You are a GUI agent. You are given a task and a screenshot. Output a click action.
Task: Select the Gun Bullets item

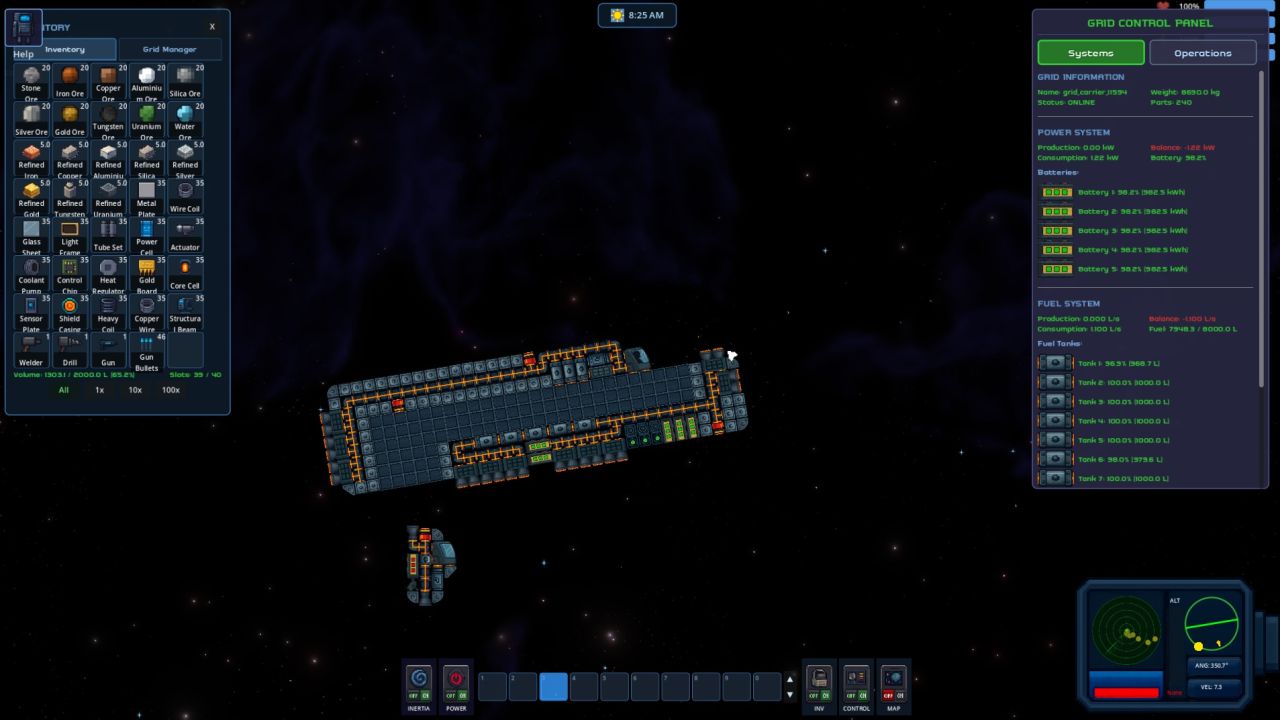pyautogui.click(x=147, y=348)
